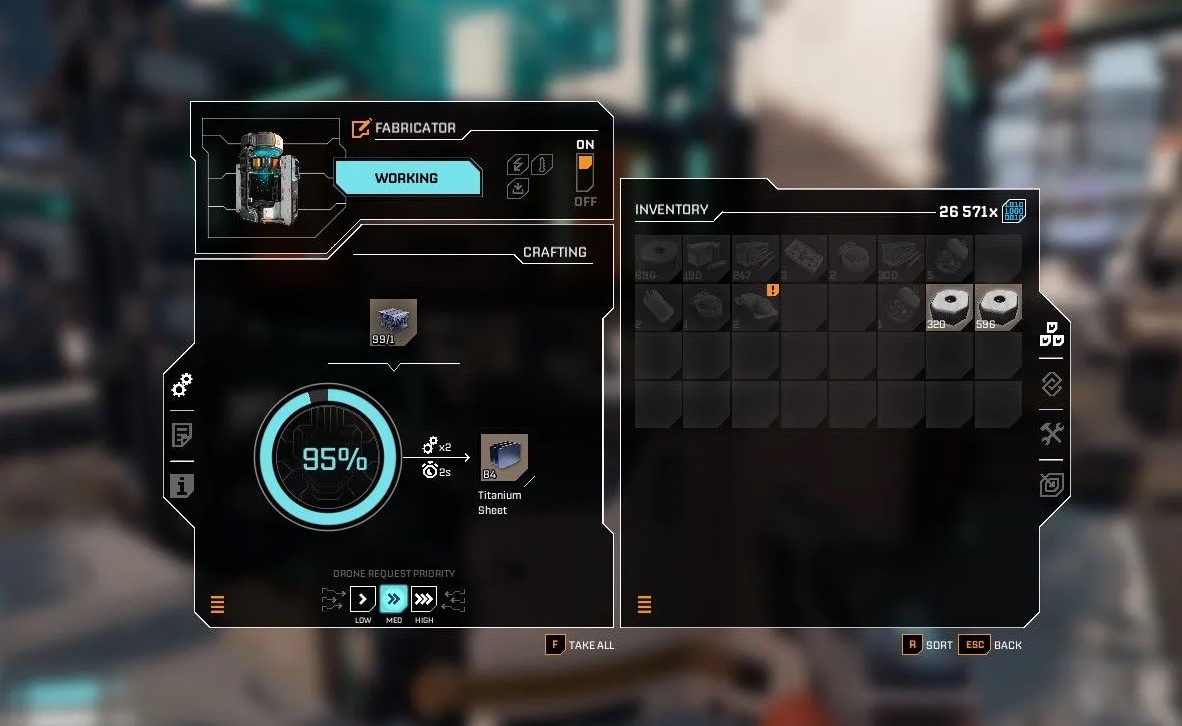Show the info tab
The height and width of the screenshot is (726, 1182).
click(x=182, y=486)
